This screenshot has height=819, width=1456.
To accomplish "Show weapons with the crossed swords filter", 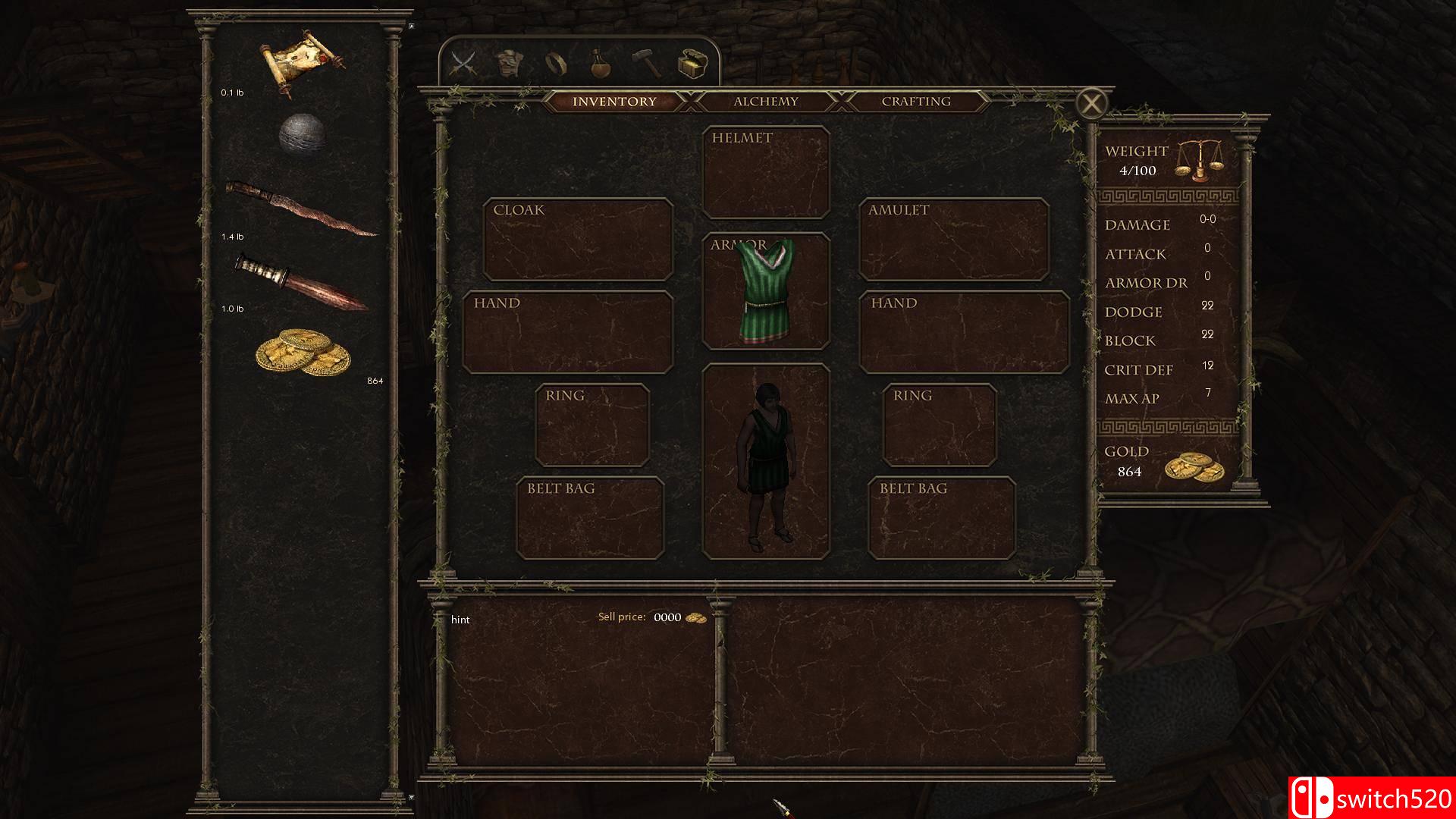I will click(463, 63).
